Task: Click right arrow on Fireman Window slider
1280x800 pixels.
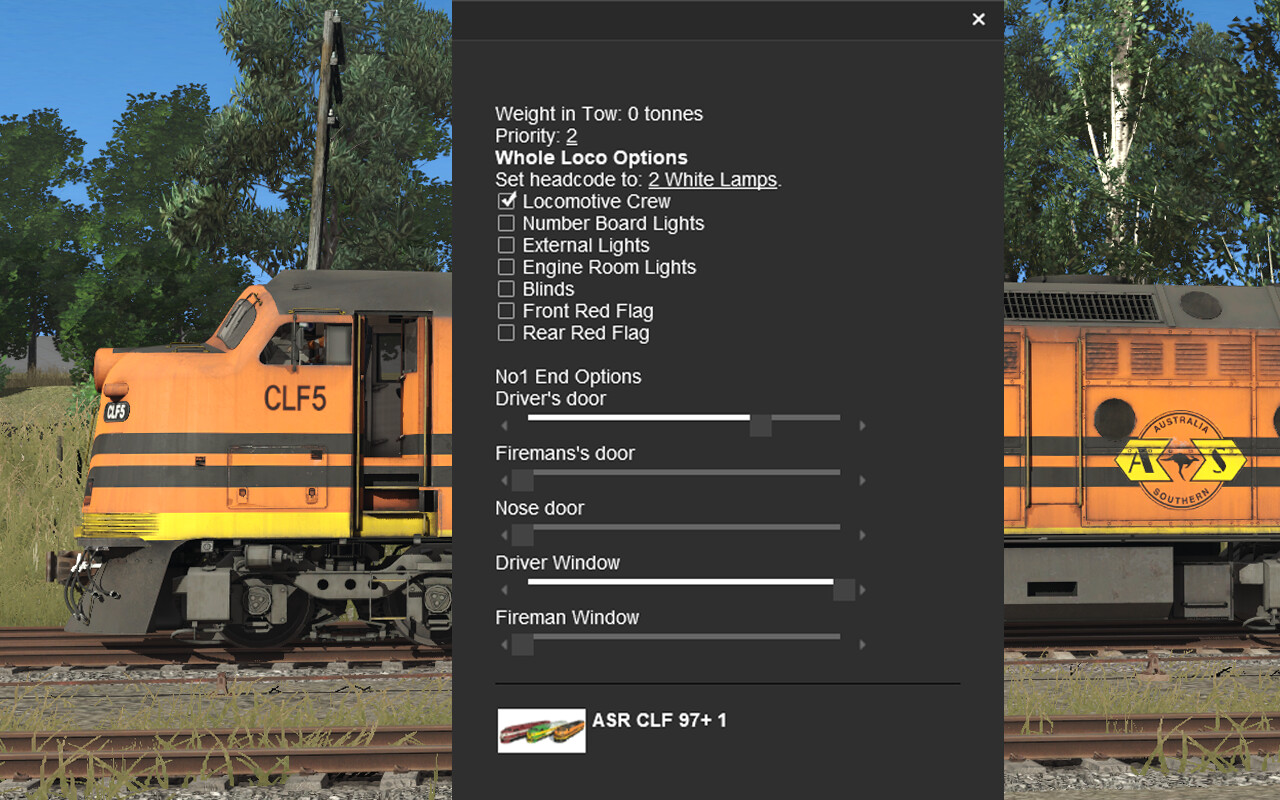Action: pos(863,644)
